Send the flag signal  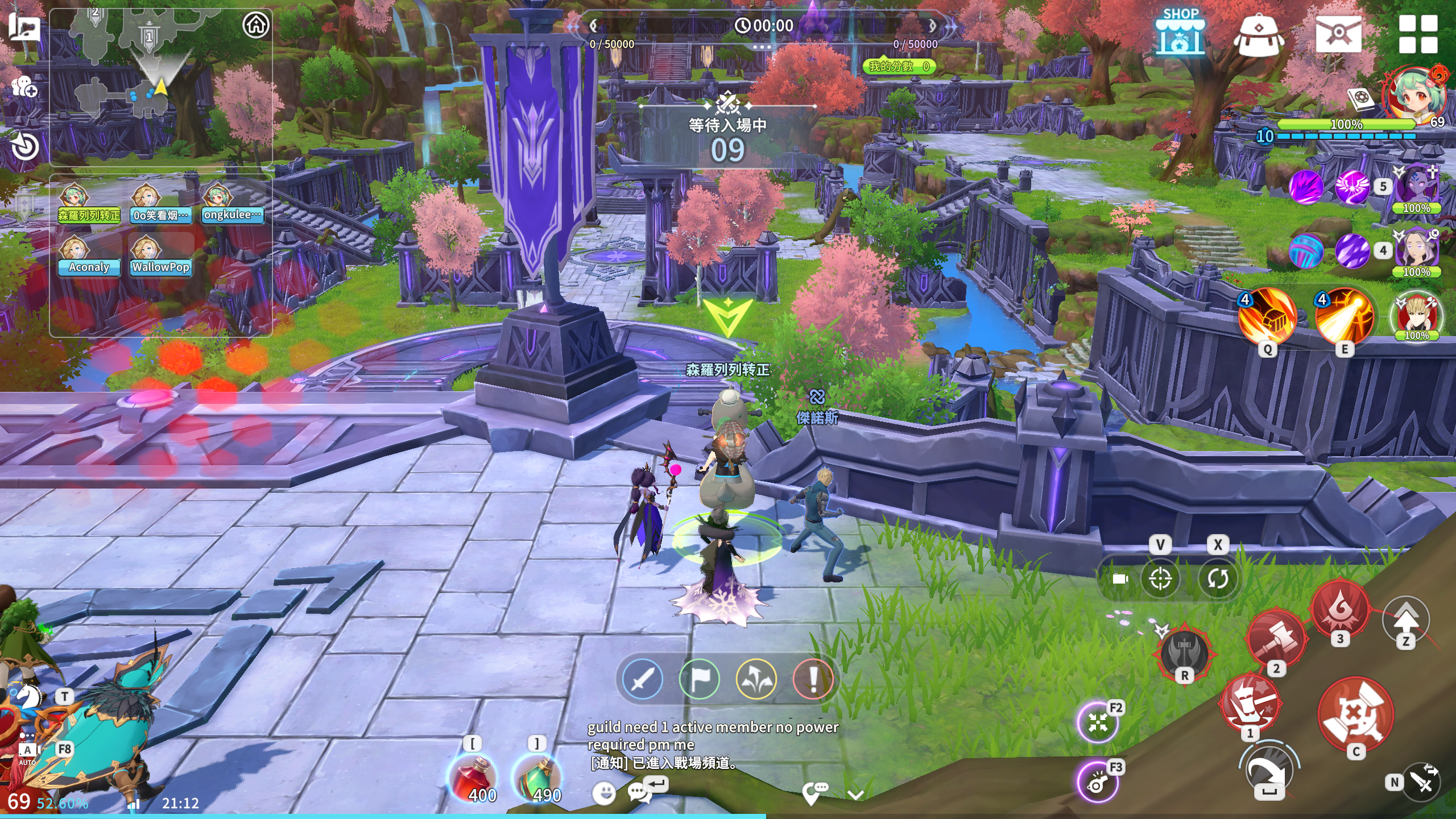click(x=700, y=679)
